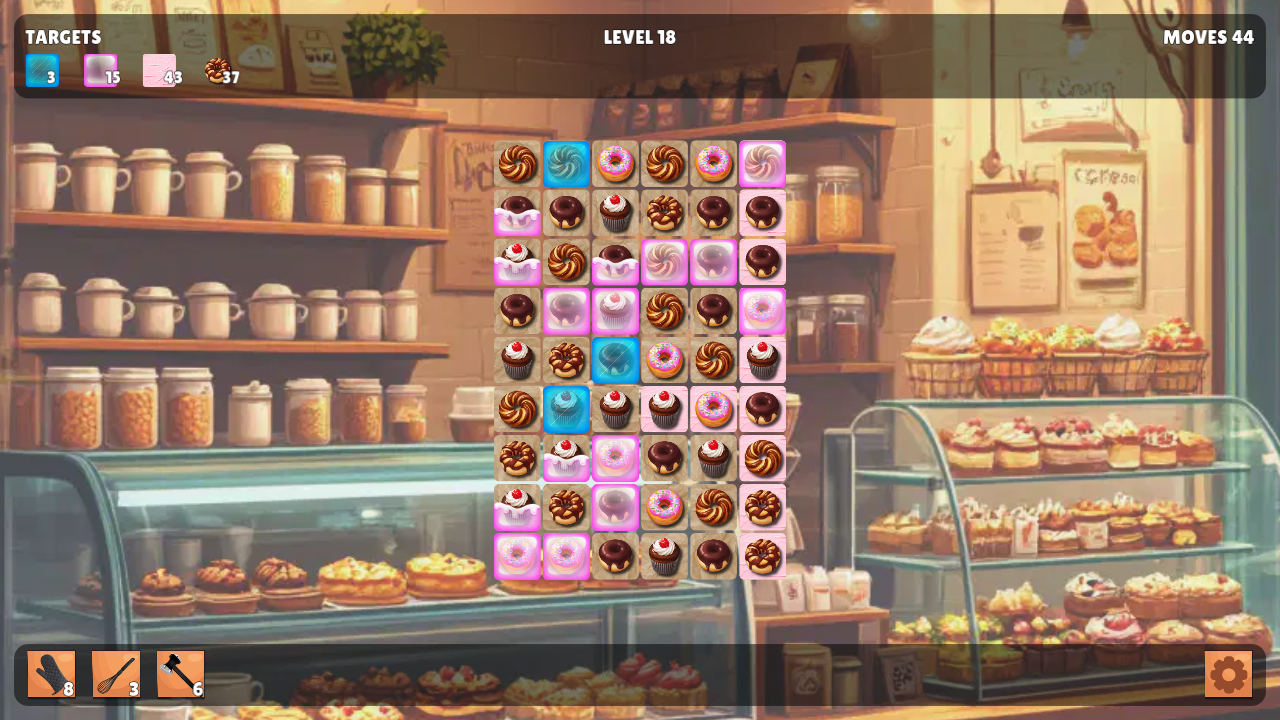This screenshot has width=1280, height=720.
Task: Click the bottom-left pink donut tile
Action: click(x=518, y=556)
